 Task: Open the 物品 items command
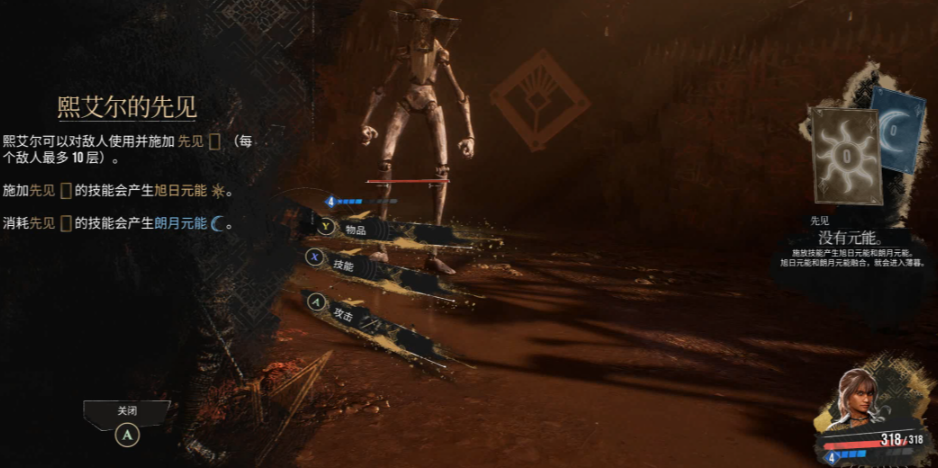(356, 229)
